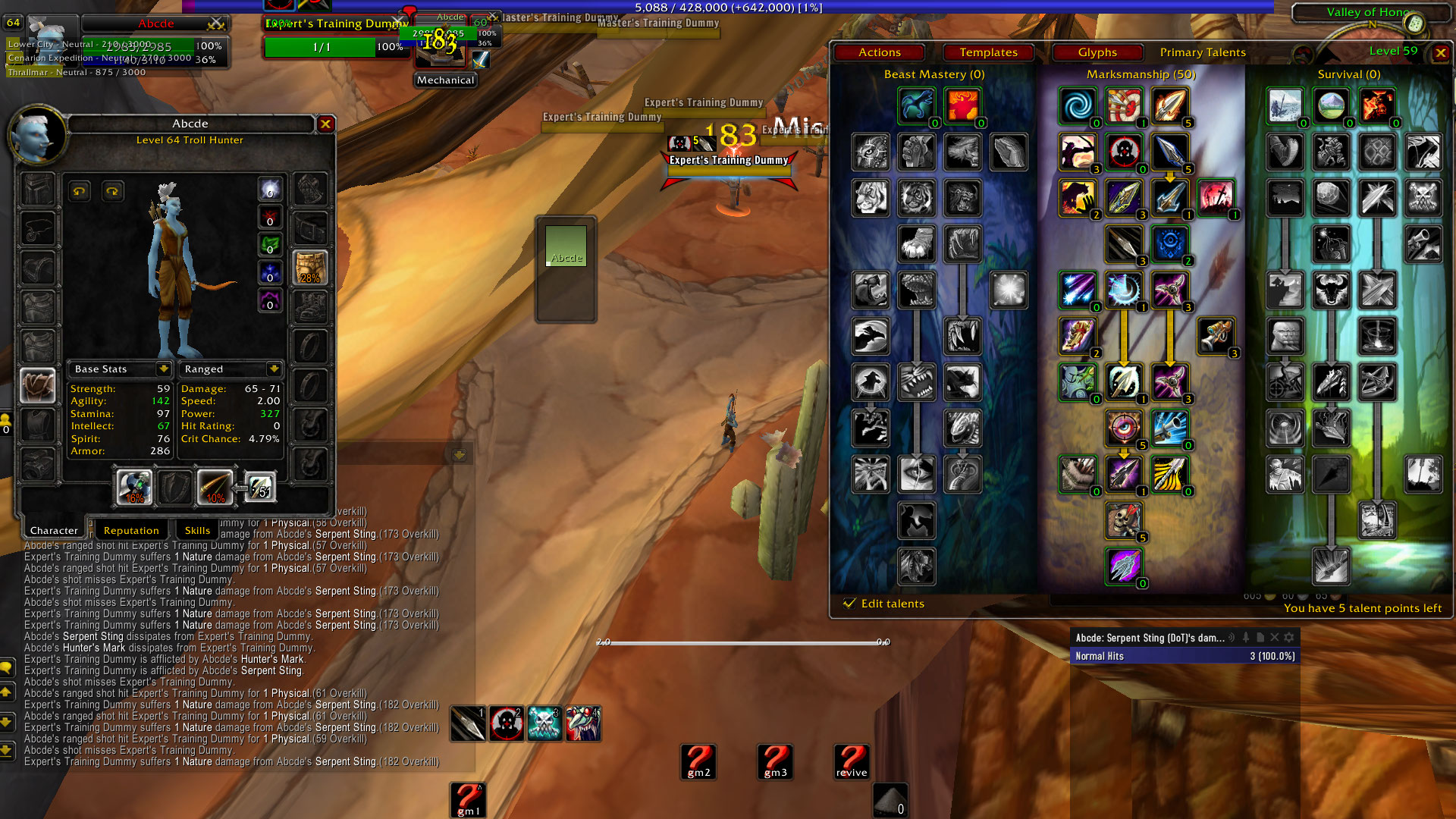Open the Ranged stats dropdown
This screenshot has width=1456, height=819.
(274, 369)
